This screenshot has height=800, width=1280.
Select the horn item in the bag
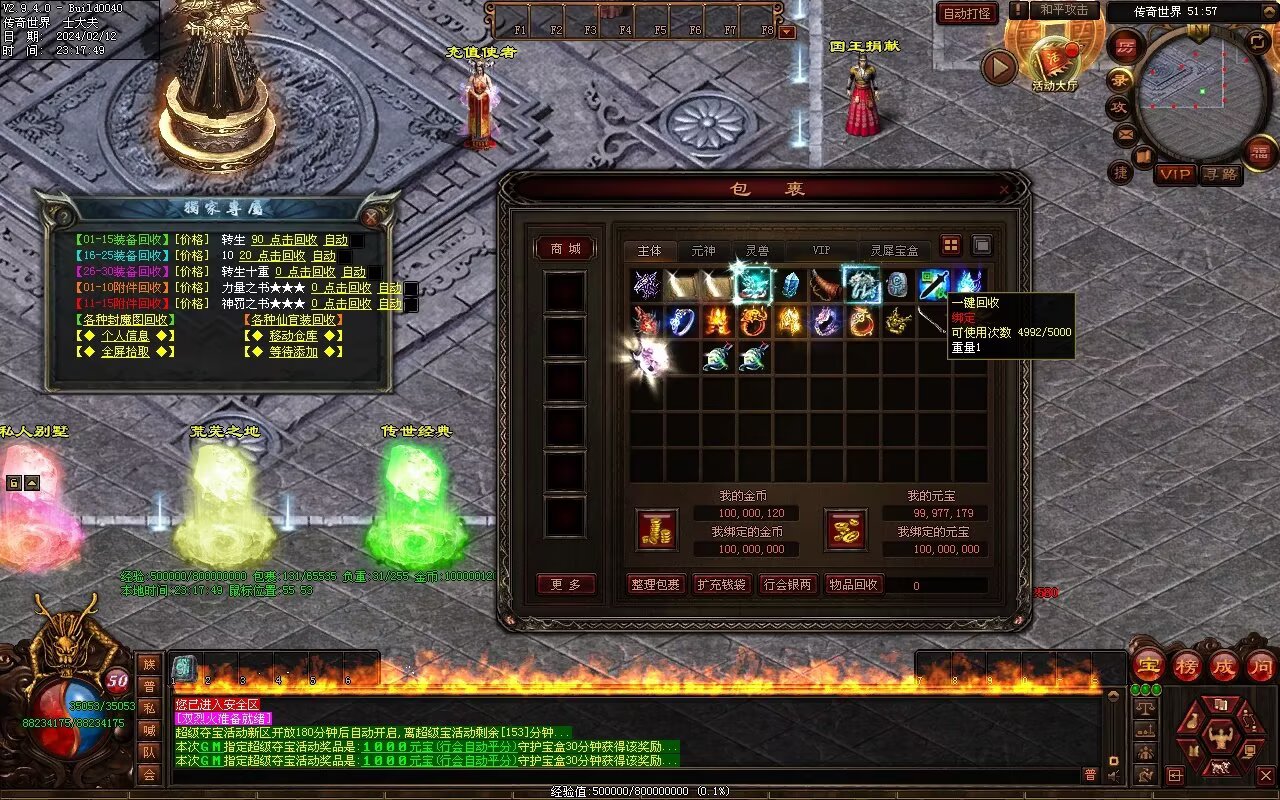pyautogui.click(x=825, y=285)
